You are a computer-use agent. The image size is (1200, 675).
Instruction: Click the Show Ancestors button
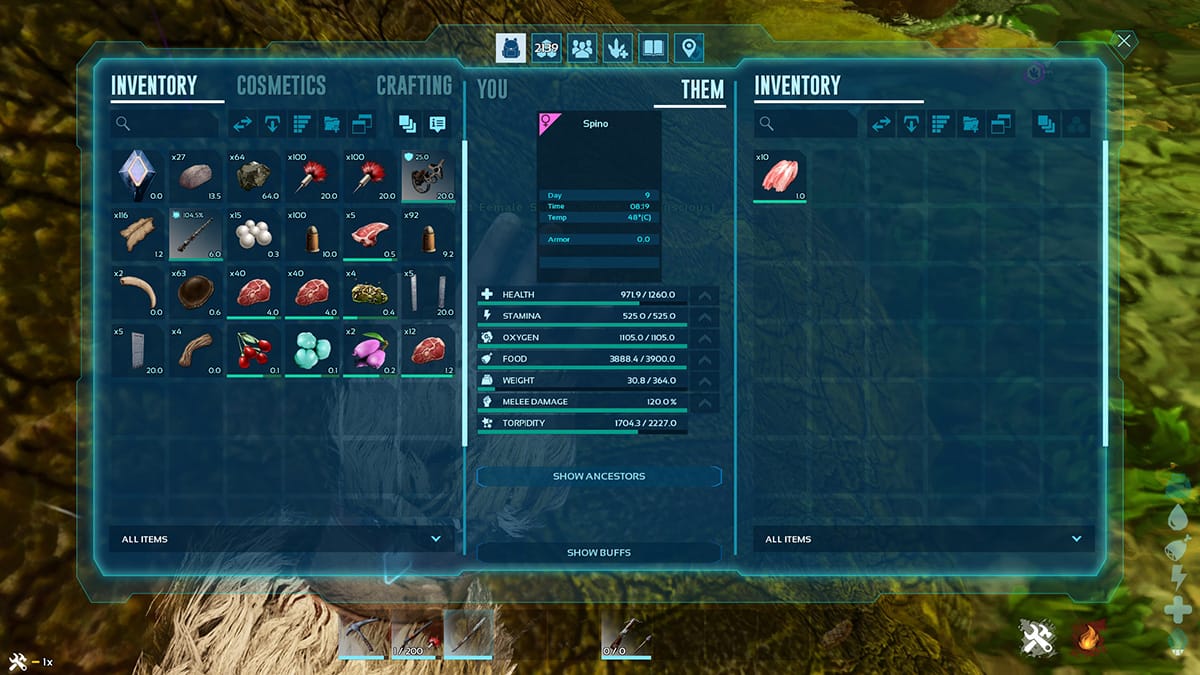pyautogui.click(x=599, y=476)
